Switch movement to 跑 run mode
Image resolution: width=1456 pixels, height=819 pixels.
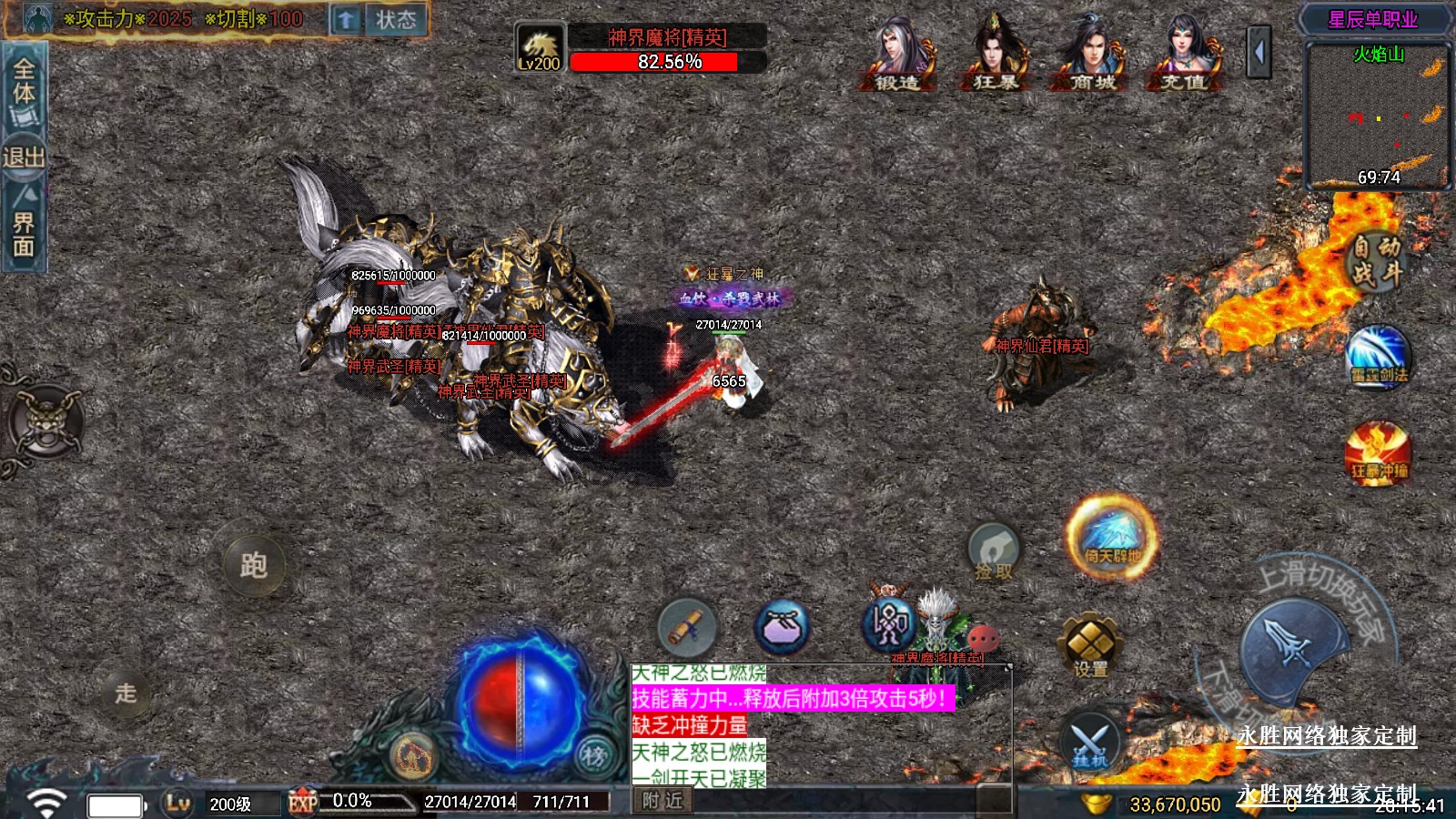click(x=254, y=565)
